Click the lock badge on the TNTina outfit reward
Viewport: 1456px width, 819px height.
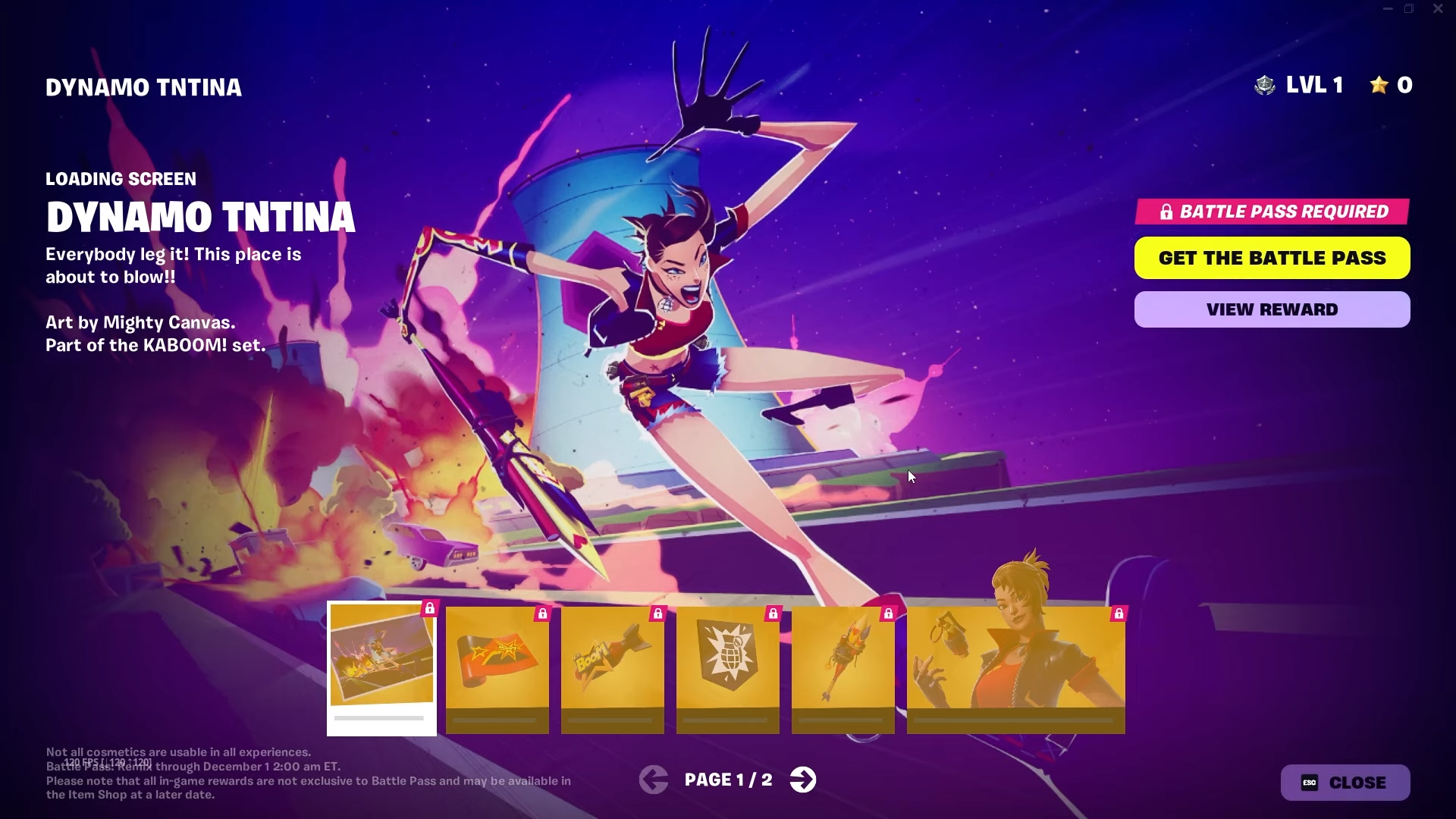click(x=1120, y=614)
